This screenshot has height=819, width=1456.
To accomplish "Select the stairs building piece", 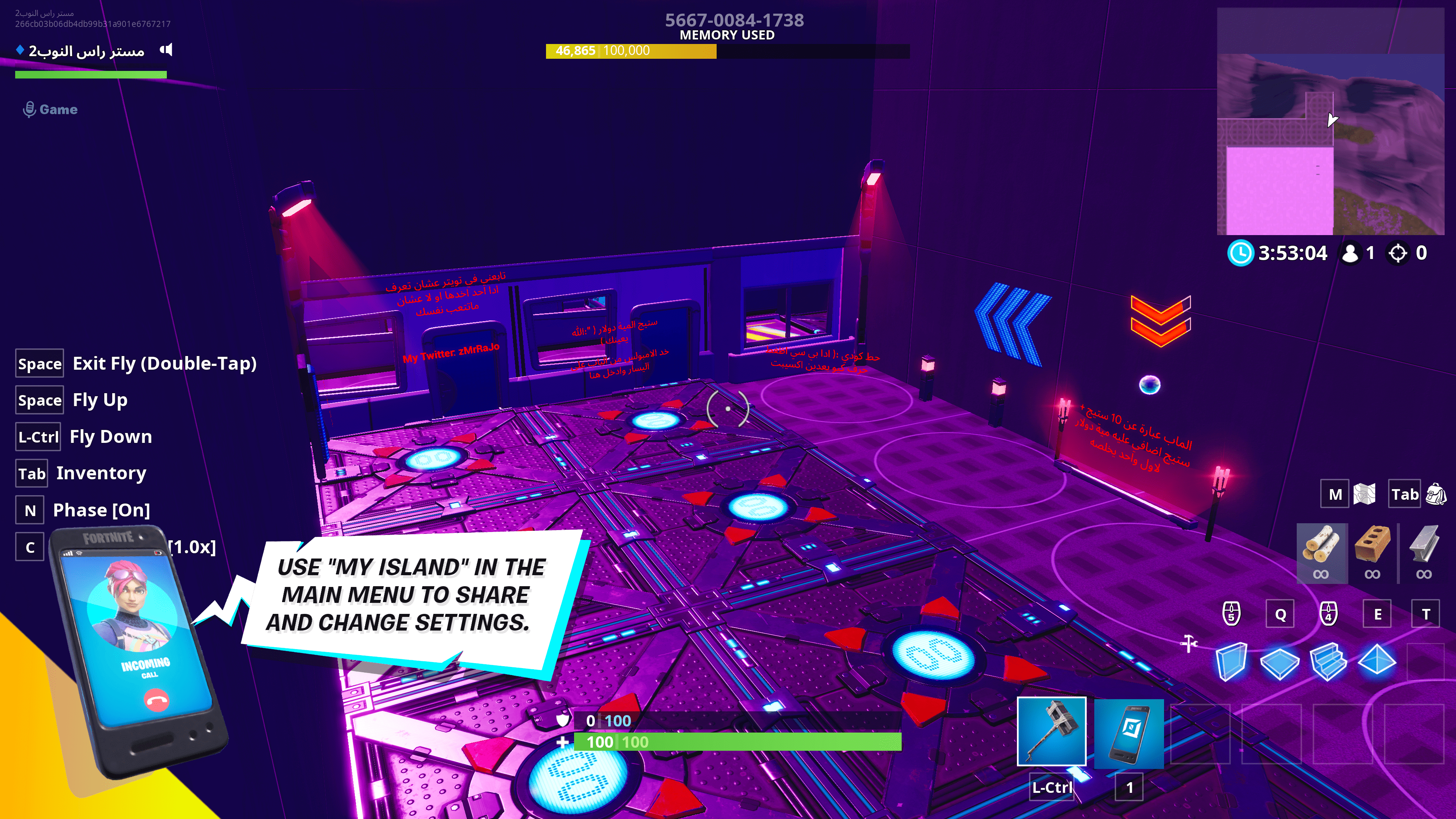I will coord(1328,661).
